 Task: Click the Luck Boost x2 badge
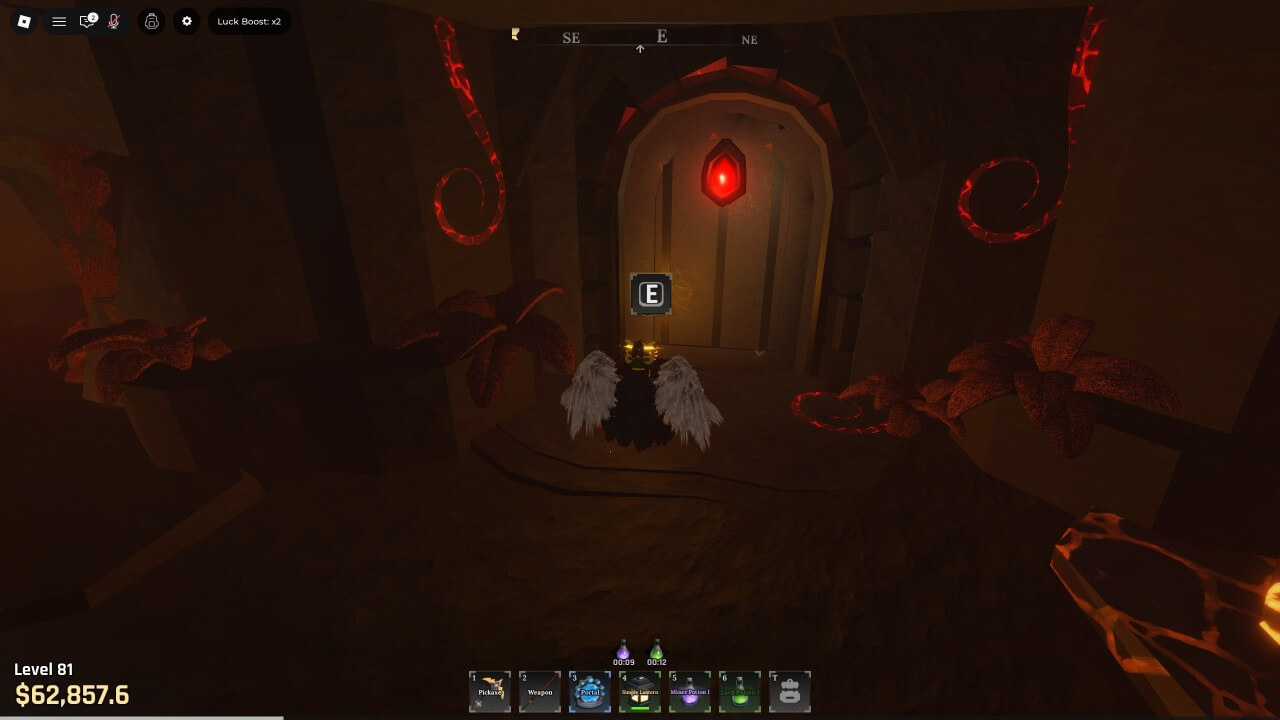pyautogui.click(x=249, y=21)
